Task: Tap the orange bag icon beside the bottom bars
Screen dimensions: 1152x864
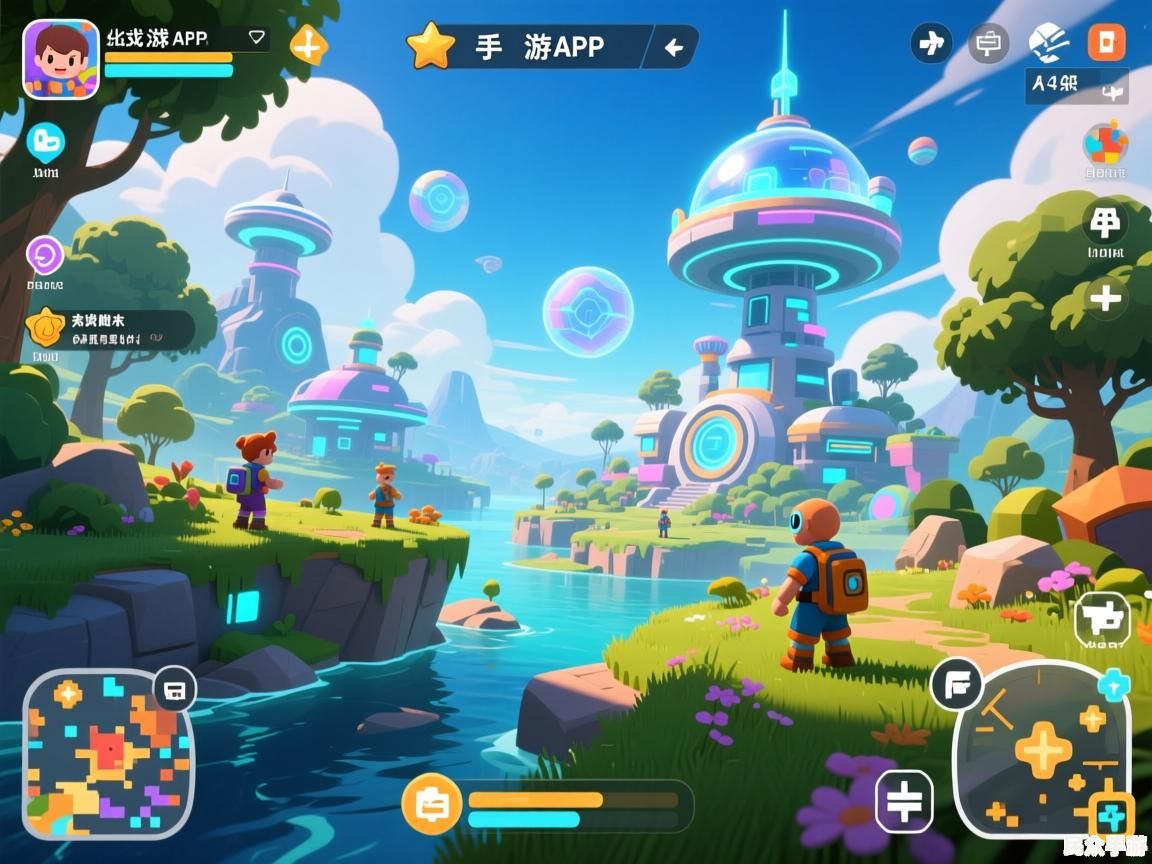Action: tap(431, 804)
